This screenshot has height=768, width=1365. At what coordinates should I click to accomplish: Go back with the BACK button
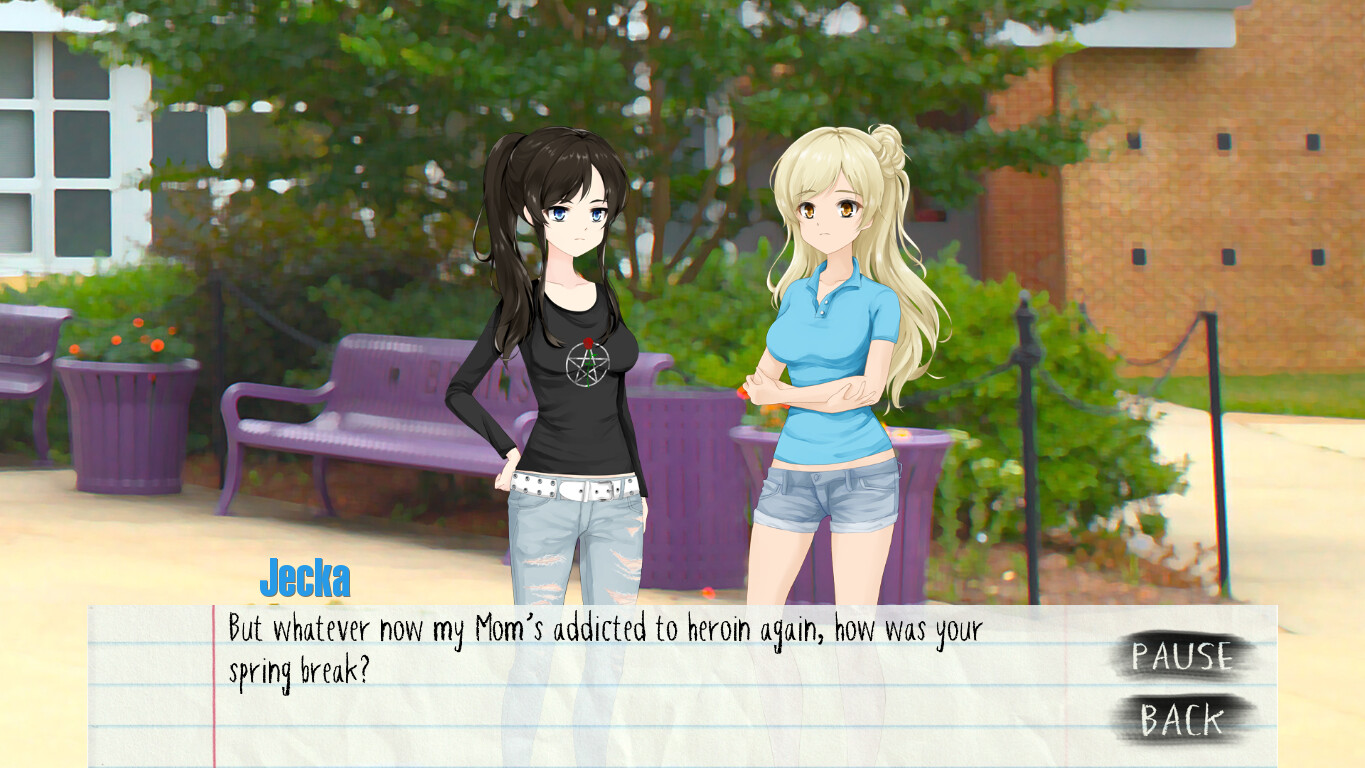[1182, 719]
